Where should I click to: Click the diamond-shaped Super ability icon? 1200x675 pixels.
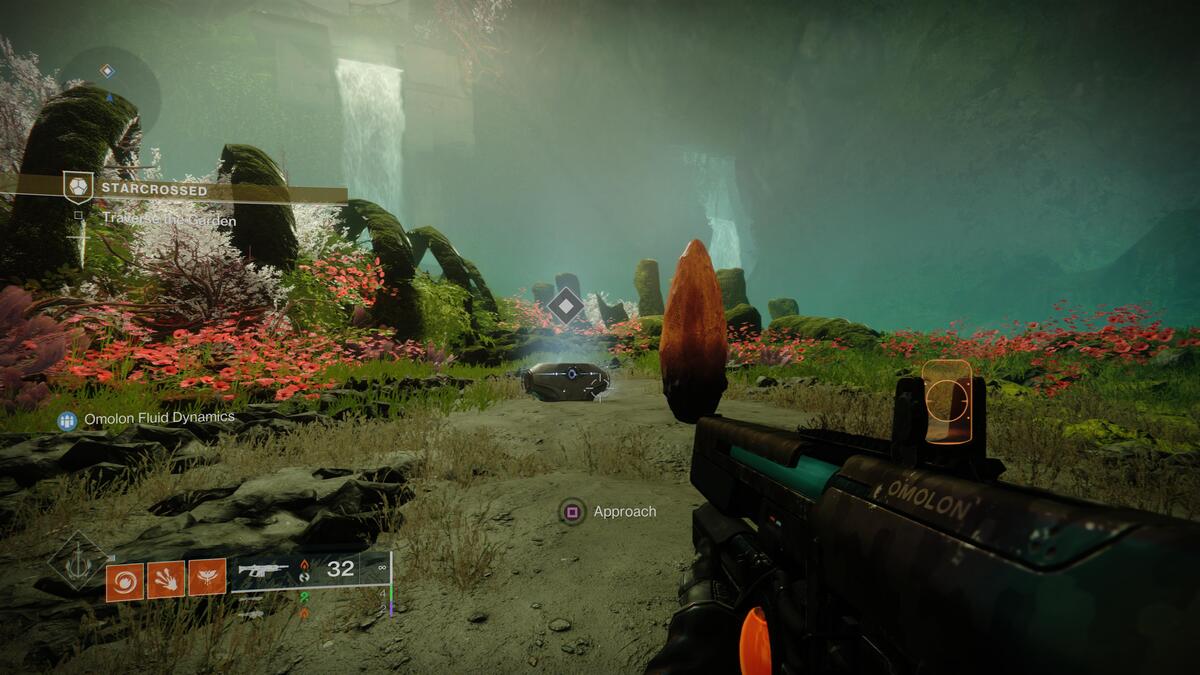pos(77,560)
